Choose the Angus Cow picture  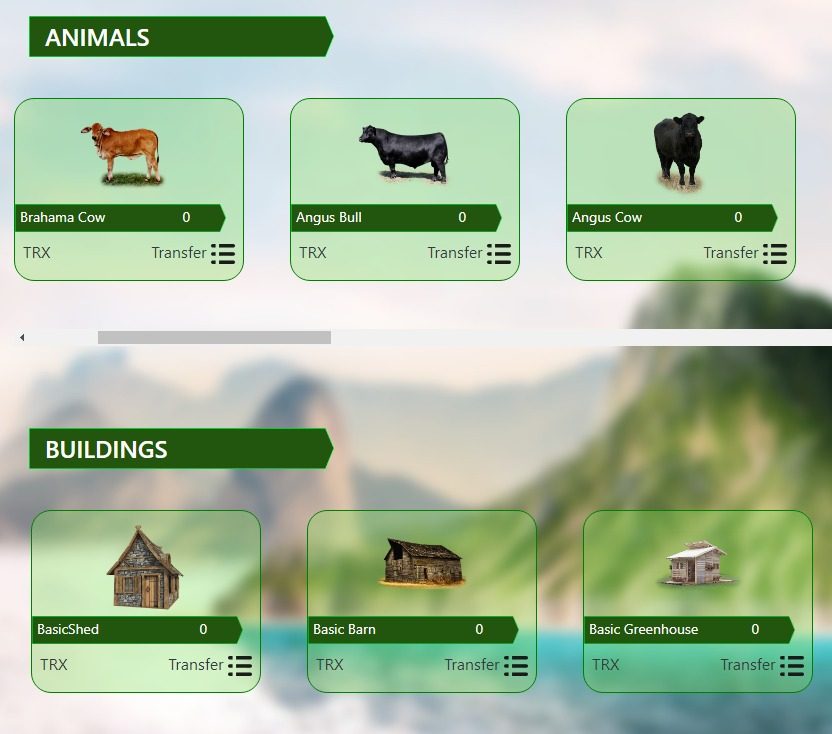click(679, 151)
